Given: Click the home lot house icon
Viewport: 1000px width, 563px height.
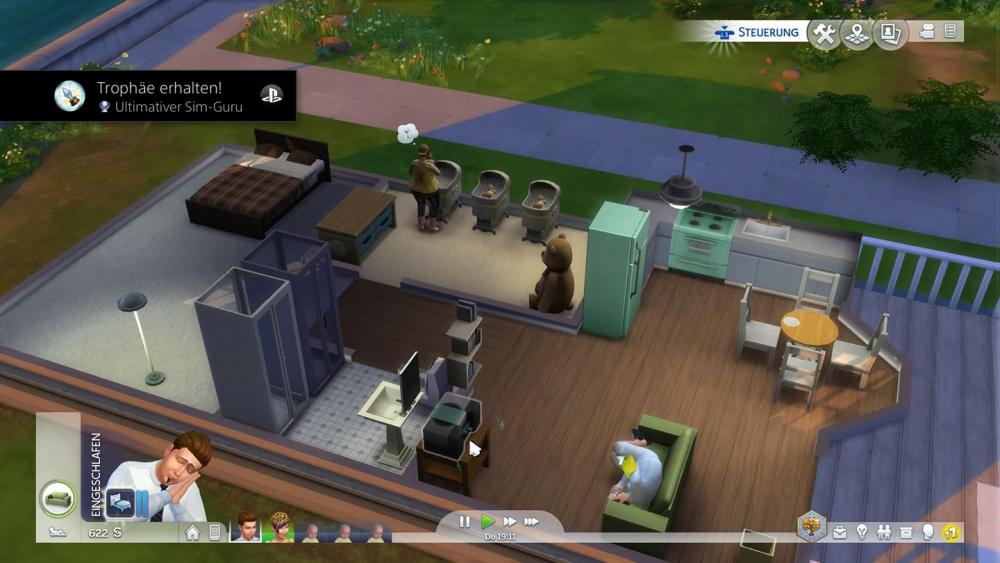Looking at the screenshot, I should [x=192, y=532].
